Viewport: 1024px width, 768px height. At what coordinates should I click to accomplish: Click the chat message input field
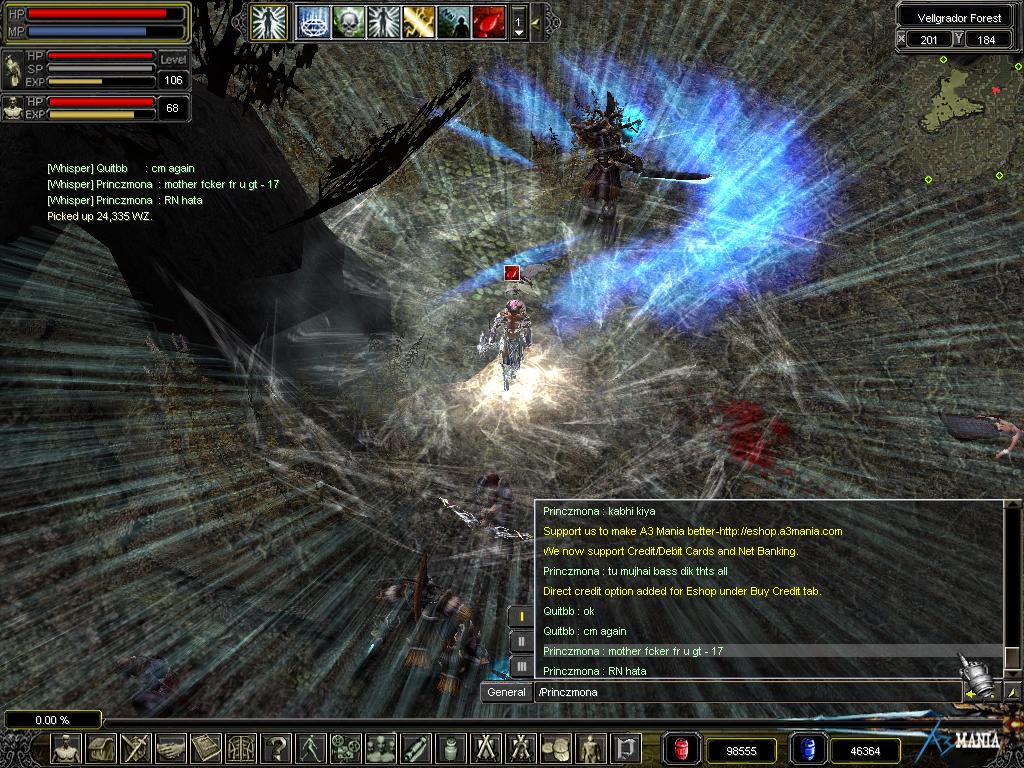(745, 692)
